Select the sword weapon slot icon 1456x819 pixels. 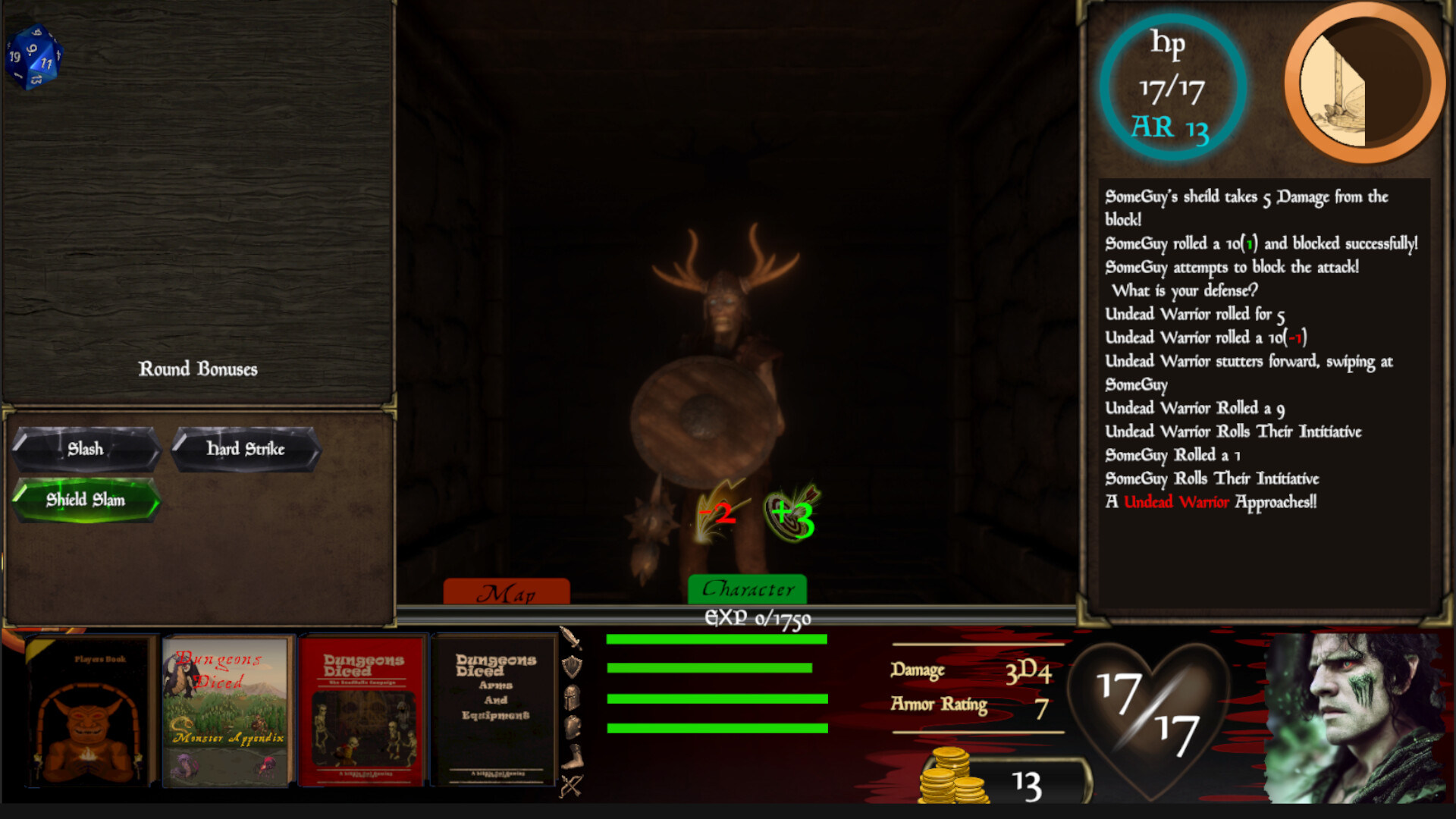click(572, 639)
